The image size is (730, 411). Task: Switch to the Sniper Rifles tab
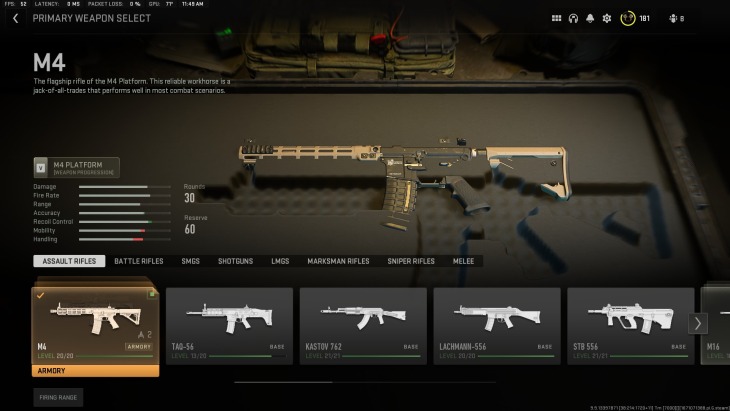411,261
